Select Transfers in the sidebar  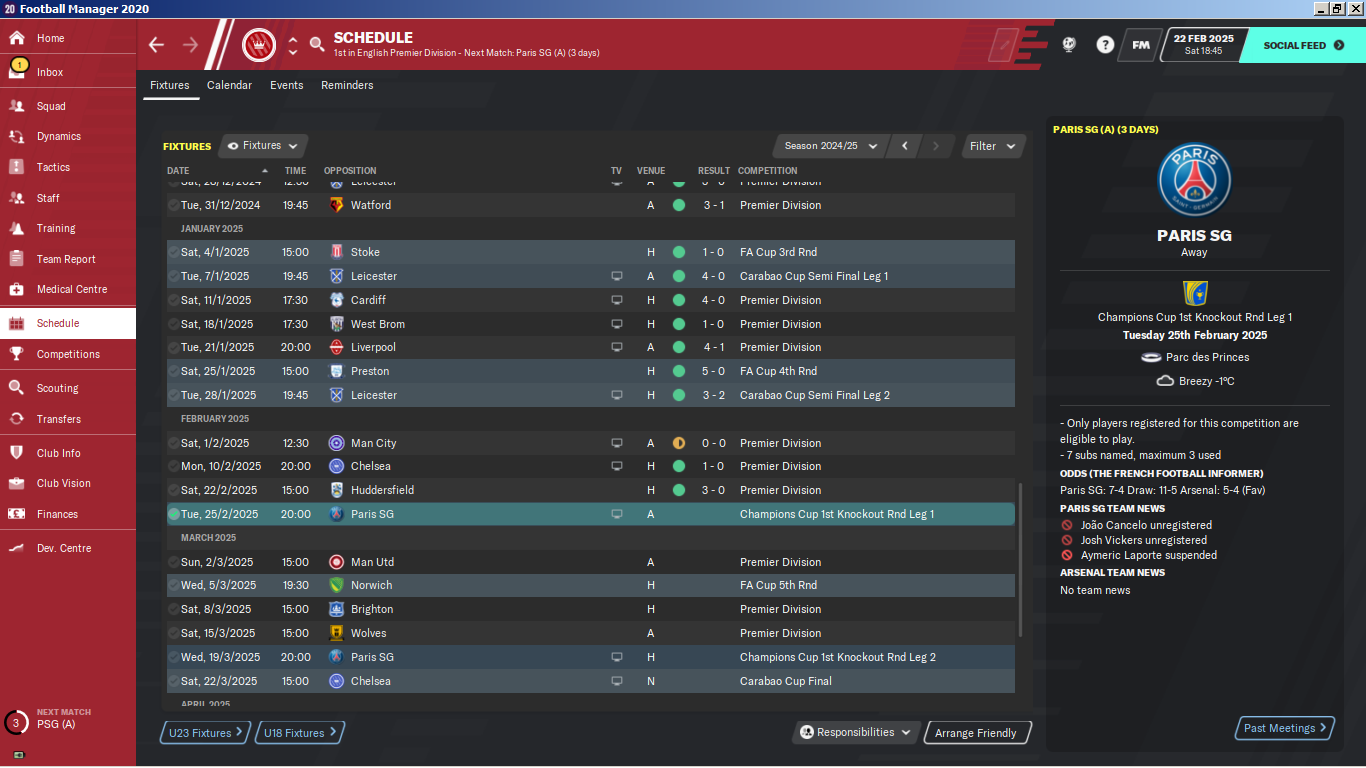59,419
